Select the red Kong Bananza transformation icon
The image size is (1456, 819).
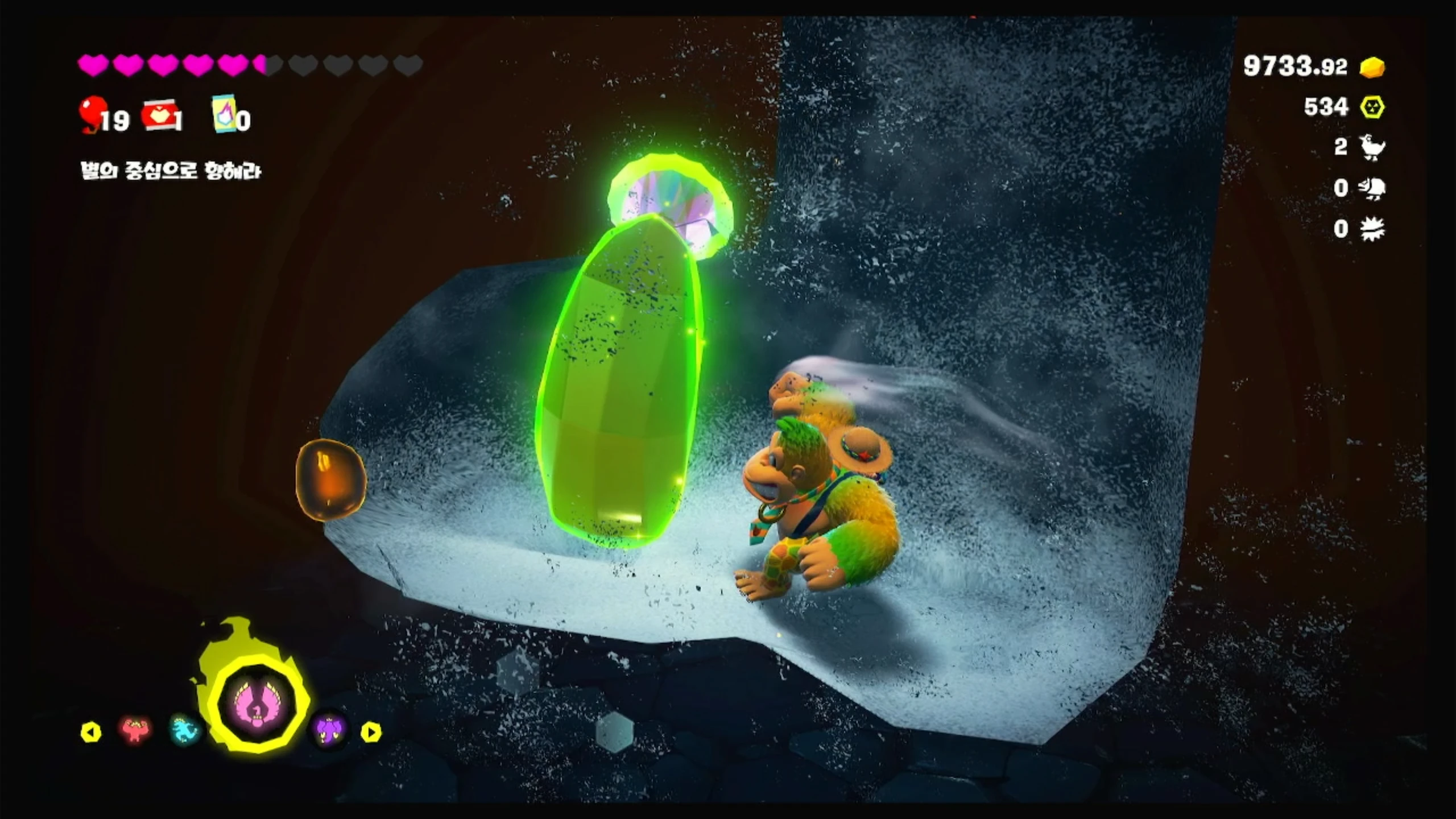point(135,730)
